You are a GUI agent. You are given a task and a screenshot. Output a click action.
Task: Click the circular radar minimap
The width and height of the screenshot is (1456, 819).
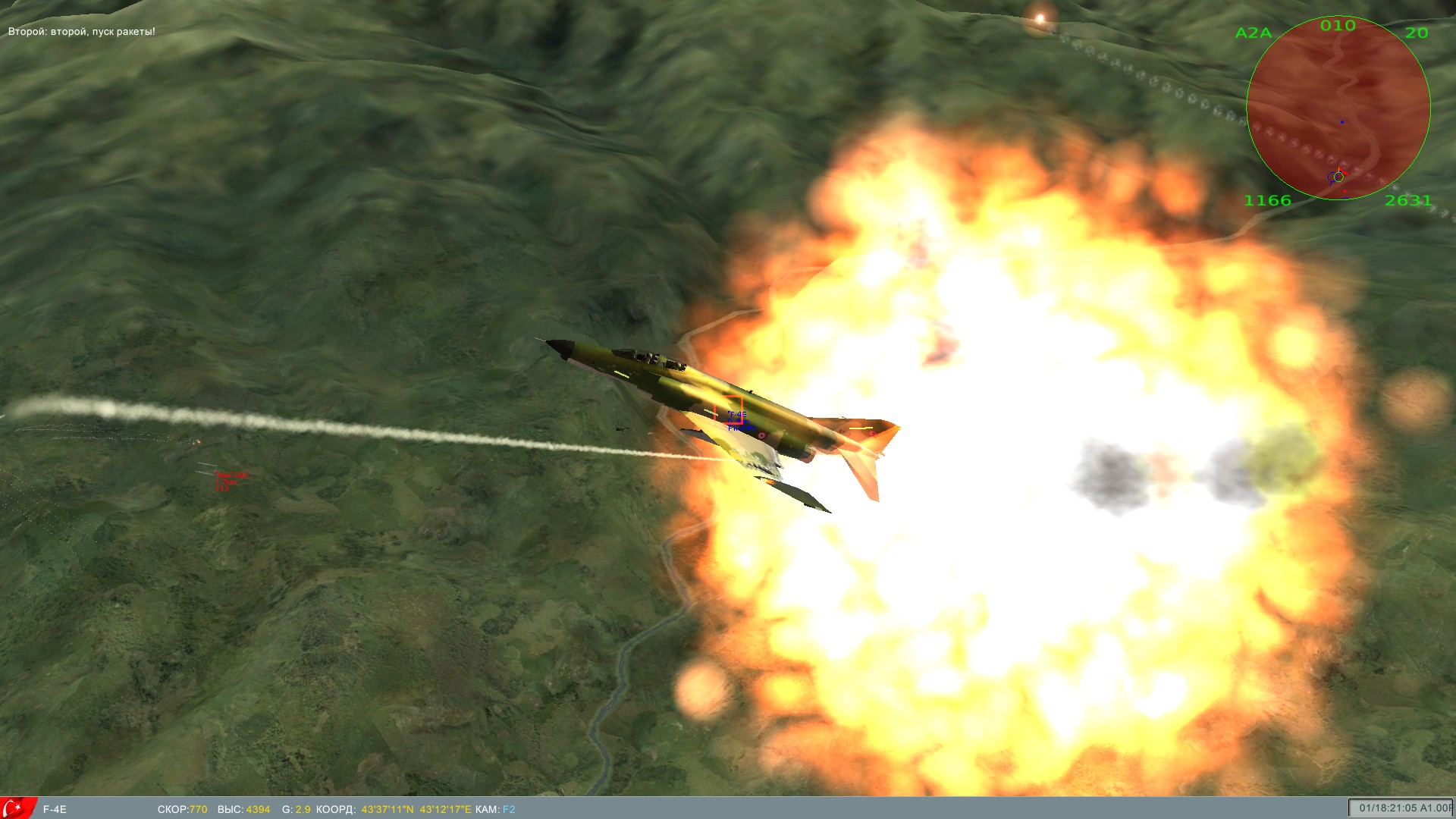tap(1338, 108)
